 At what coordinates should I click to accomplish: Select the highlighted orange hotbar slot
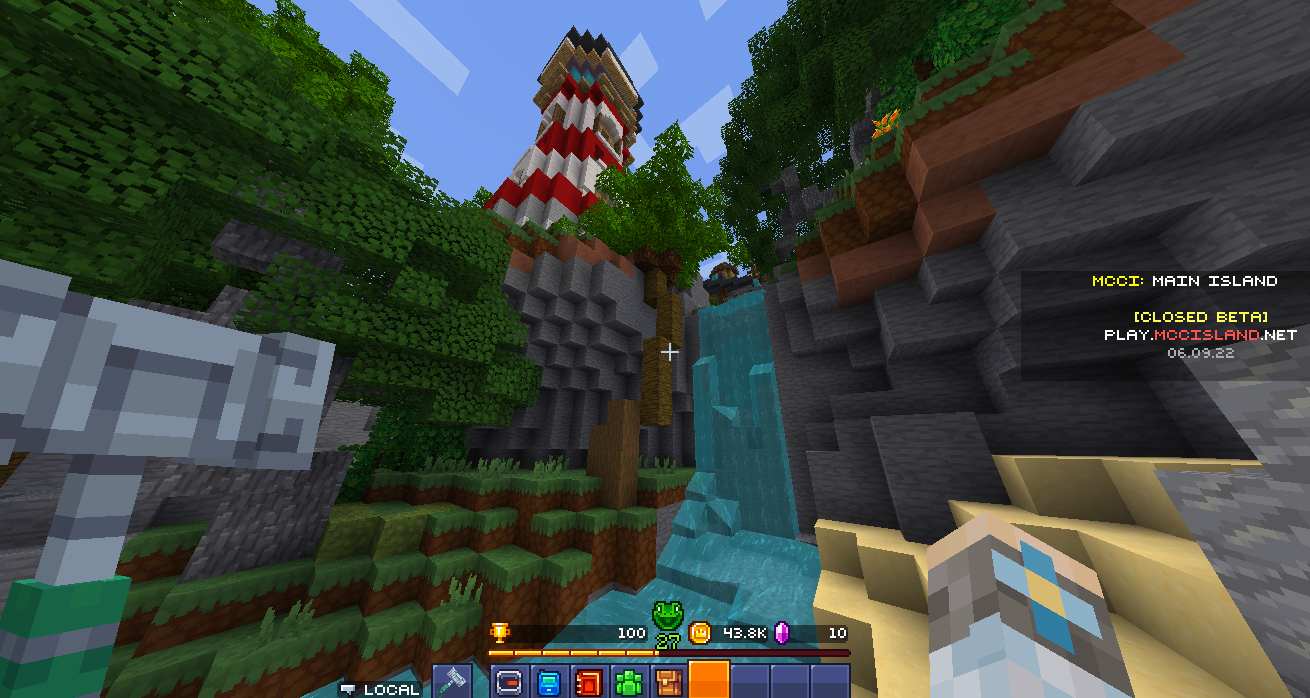click(709, 680)
